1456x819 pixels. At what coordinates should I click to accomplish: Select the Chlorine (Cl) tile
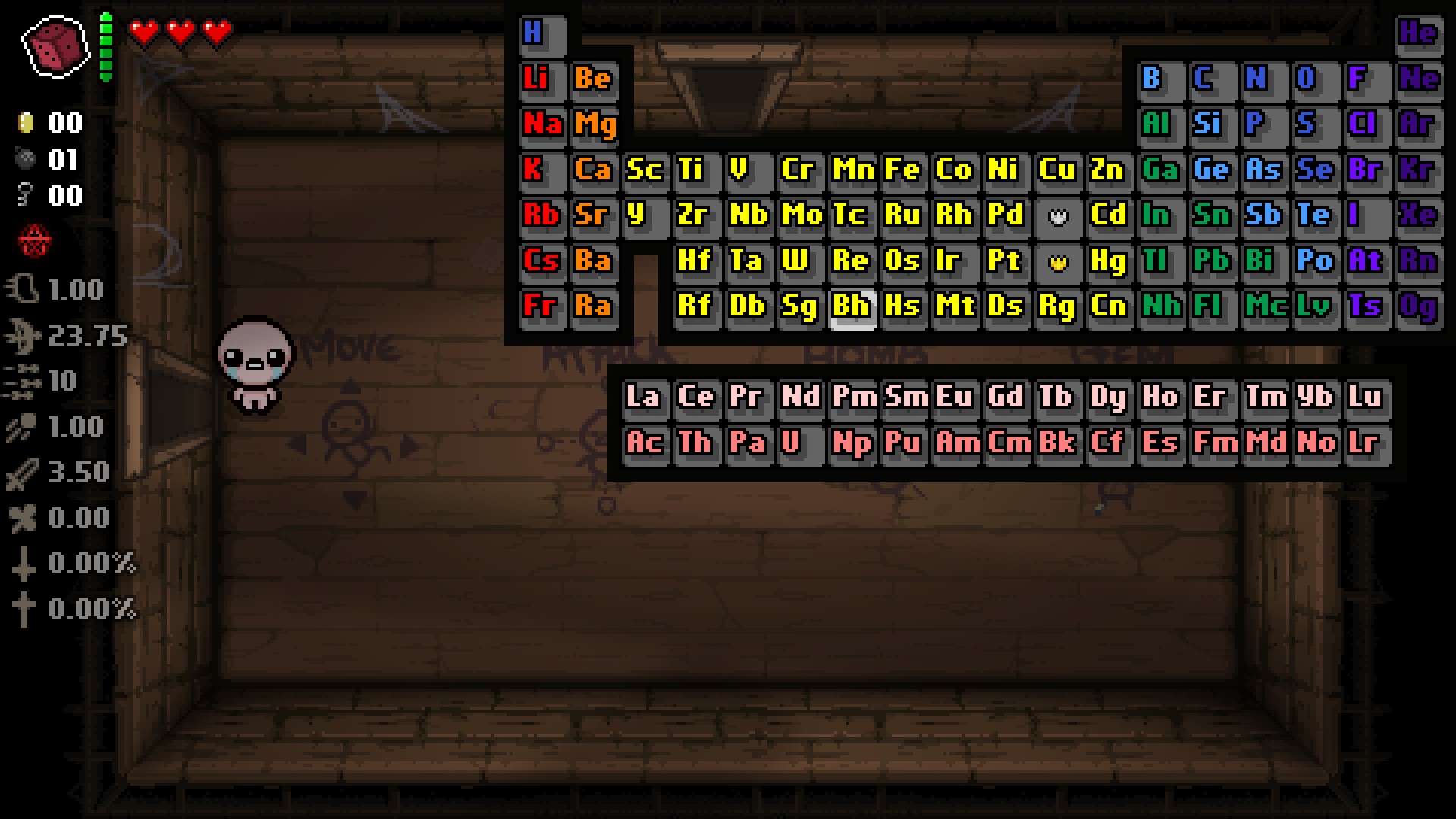1365,125
